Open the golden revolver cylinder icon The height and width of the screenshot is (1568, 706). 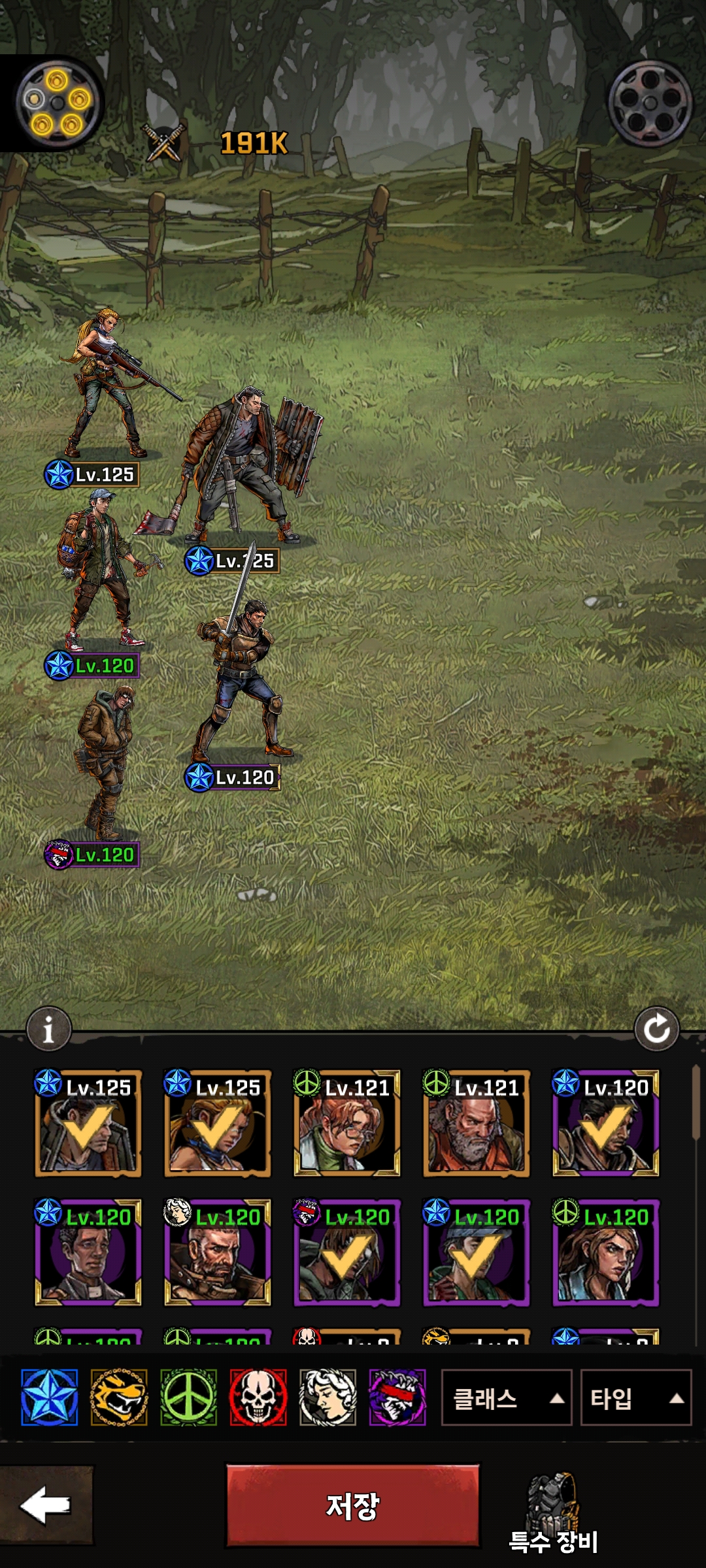[x=58, y=103]
